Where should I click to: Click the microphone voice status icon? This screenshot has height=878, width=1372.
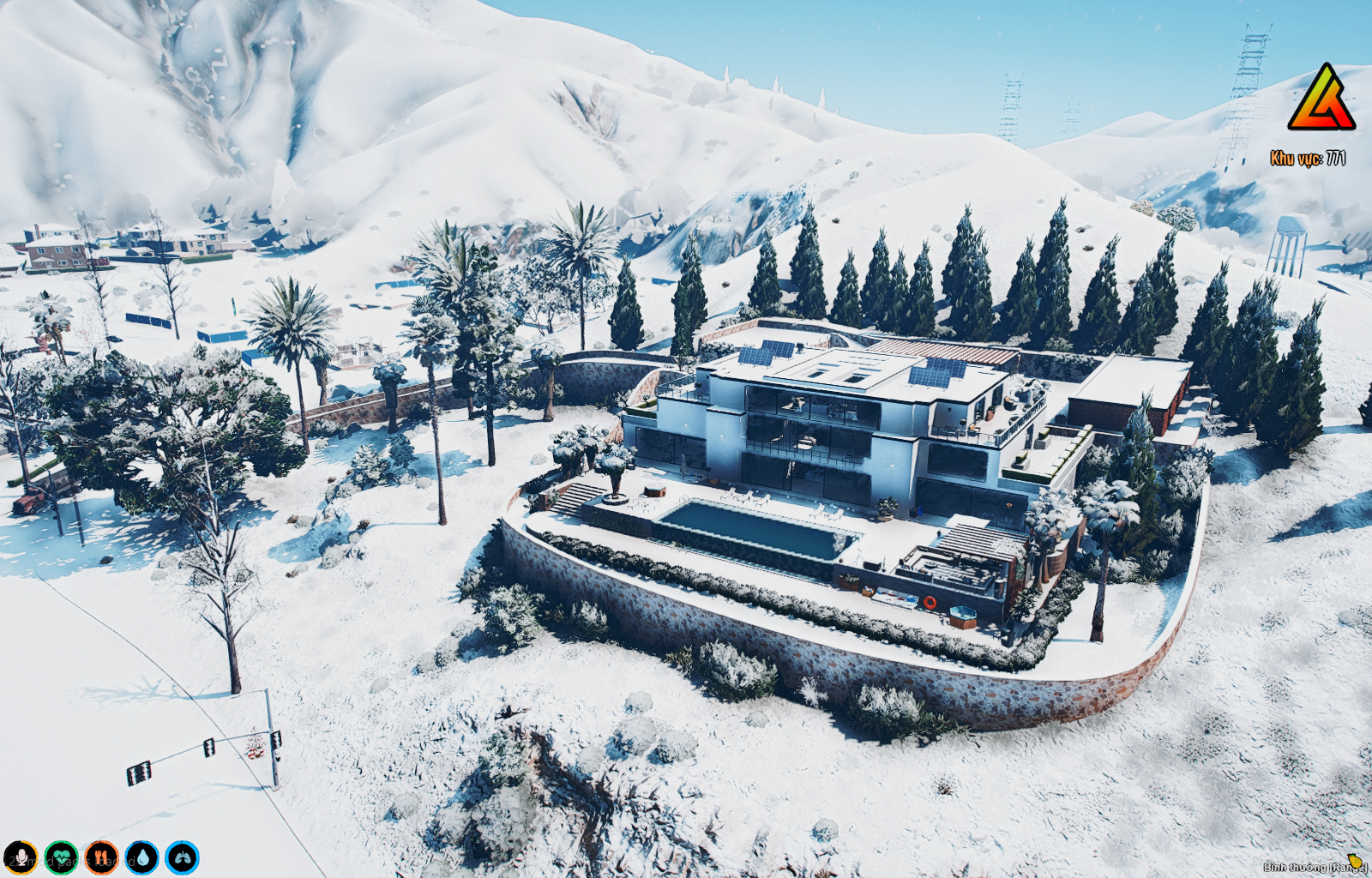click(x=21, y=857)
